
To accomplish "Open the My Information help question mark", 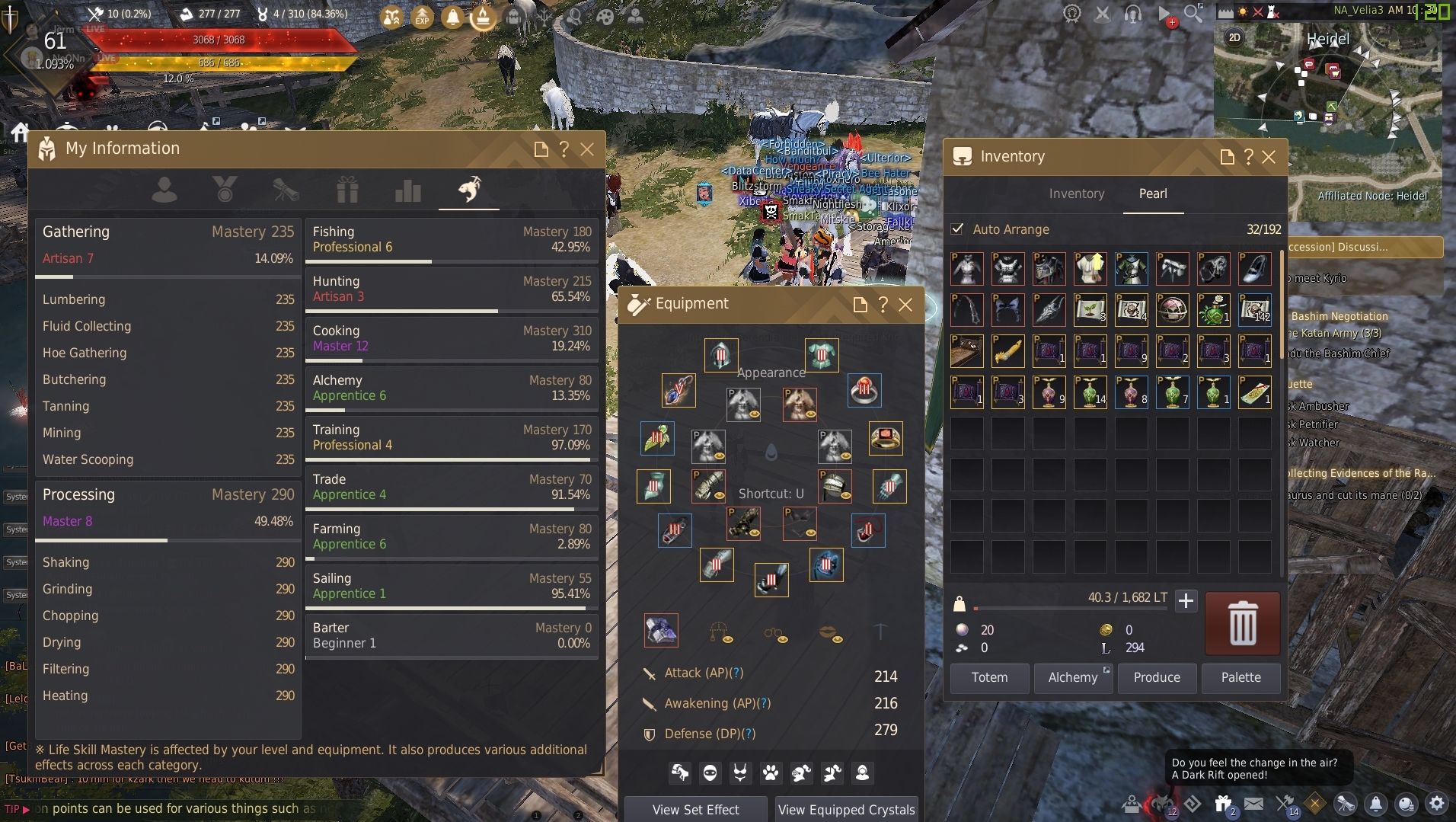I will (x=564, y=149).
